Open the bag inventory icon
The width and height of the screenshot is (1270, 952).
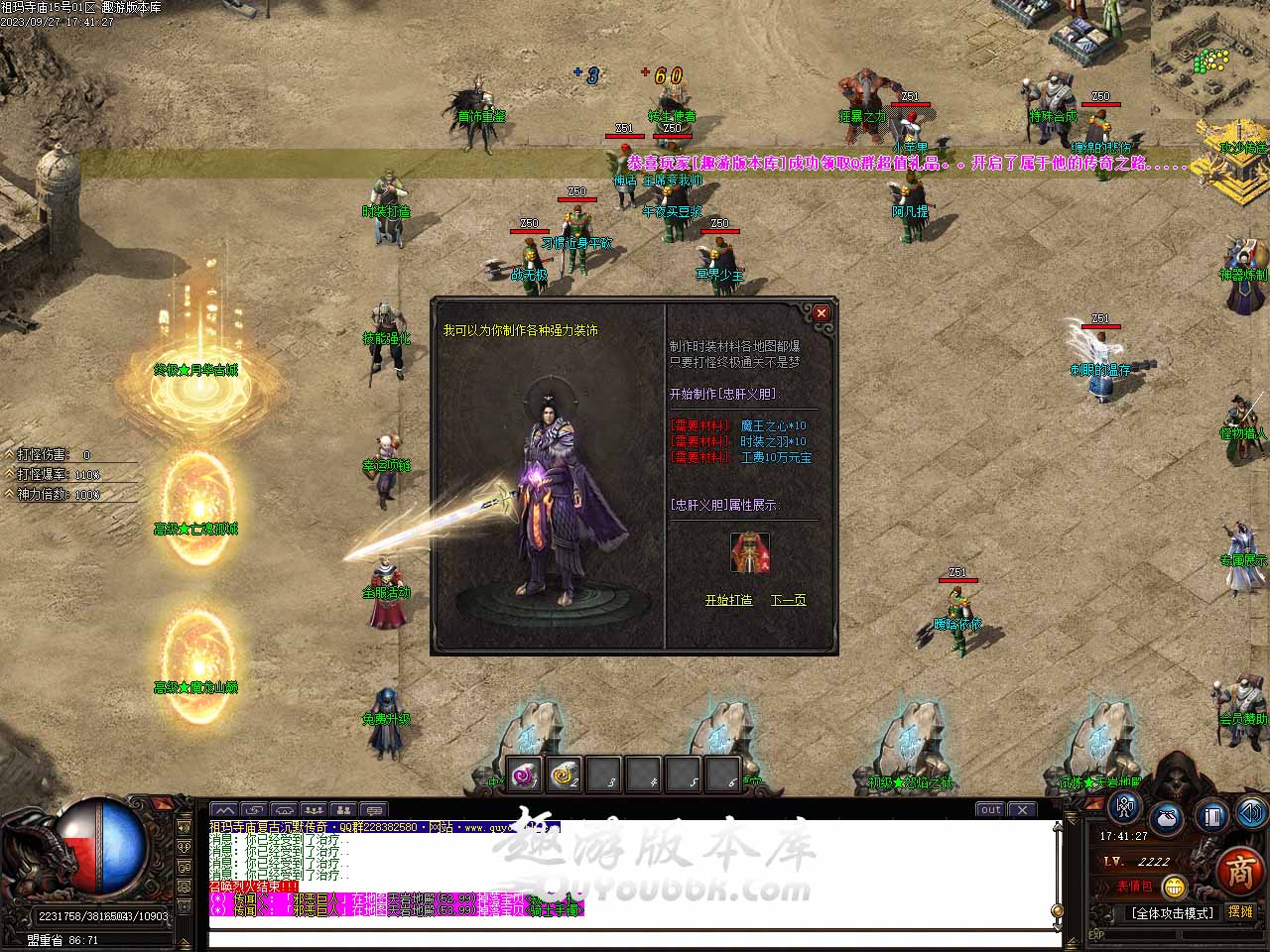coord(1168,818)
